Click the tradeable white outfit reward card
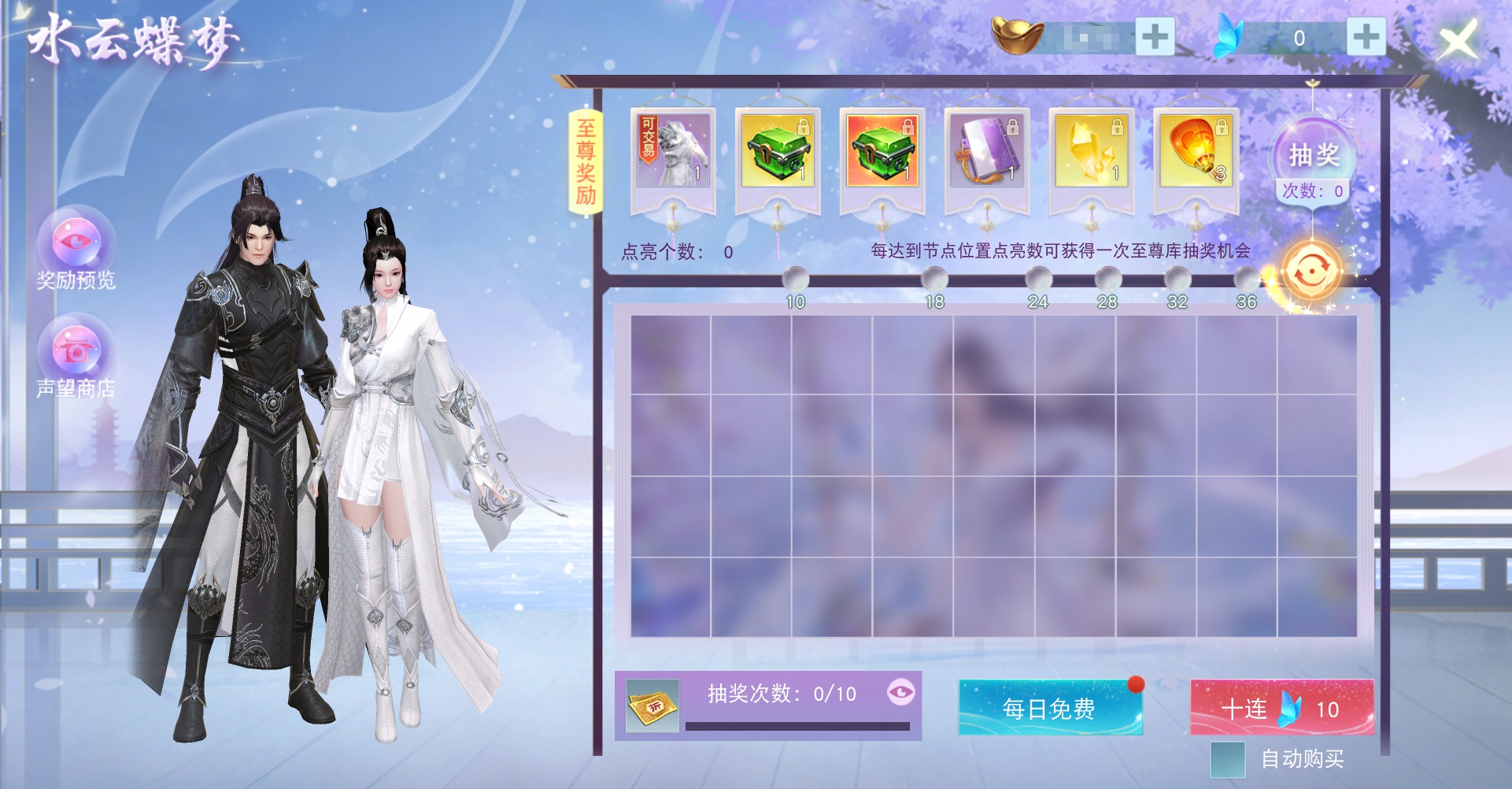Viewport: 1512px width, 789px height. point(675,151)
